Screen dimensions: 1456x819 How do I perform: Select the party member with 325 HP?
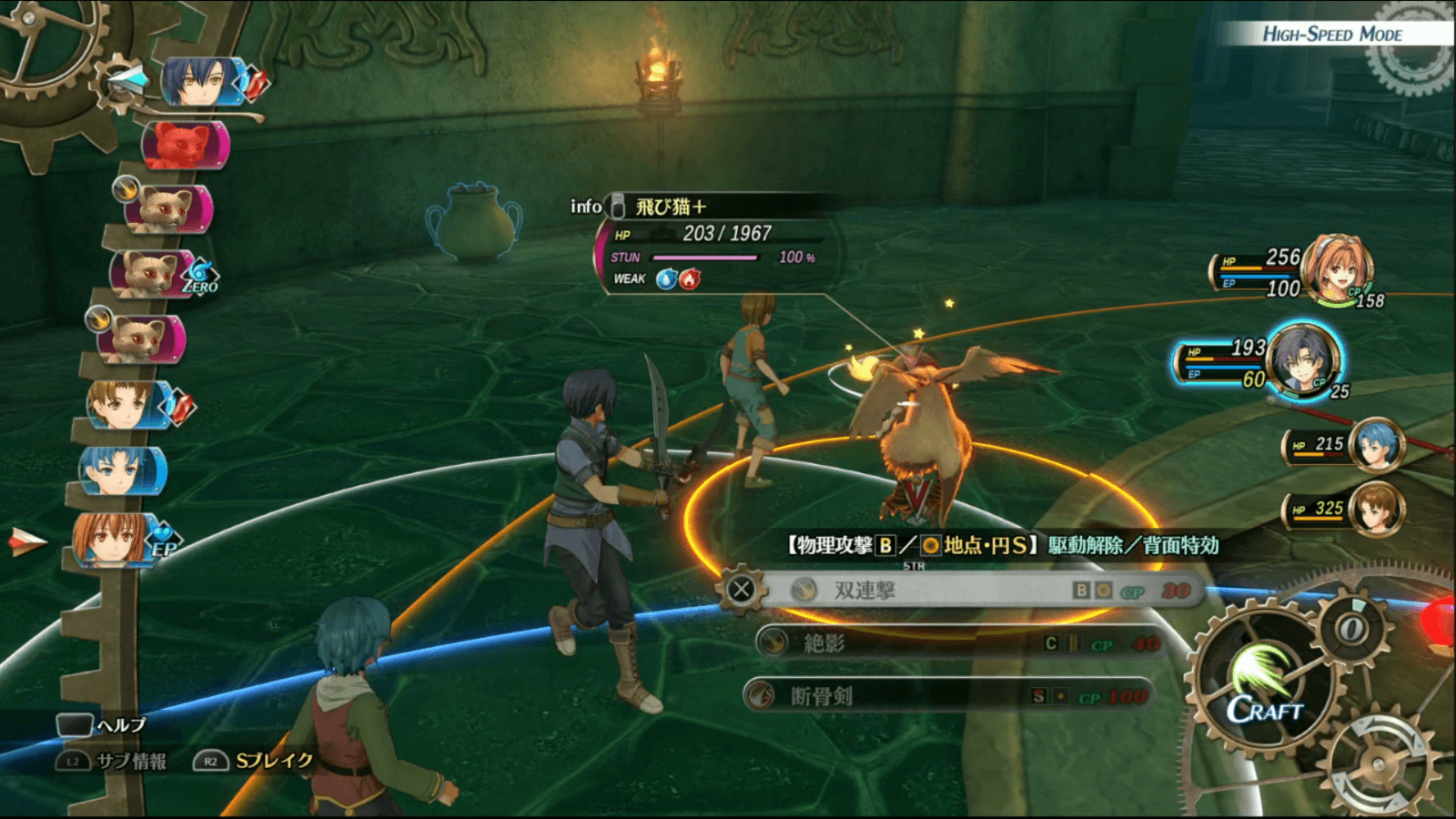(1375, 509)
